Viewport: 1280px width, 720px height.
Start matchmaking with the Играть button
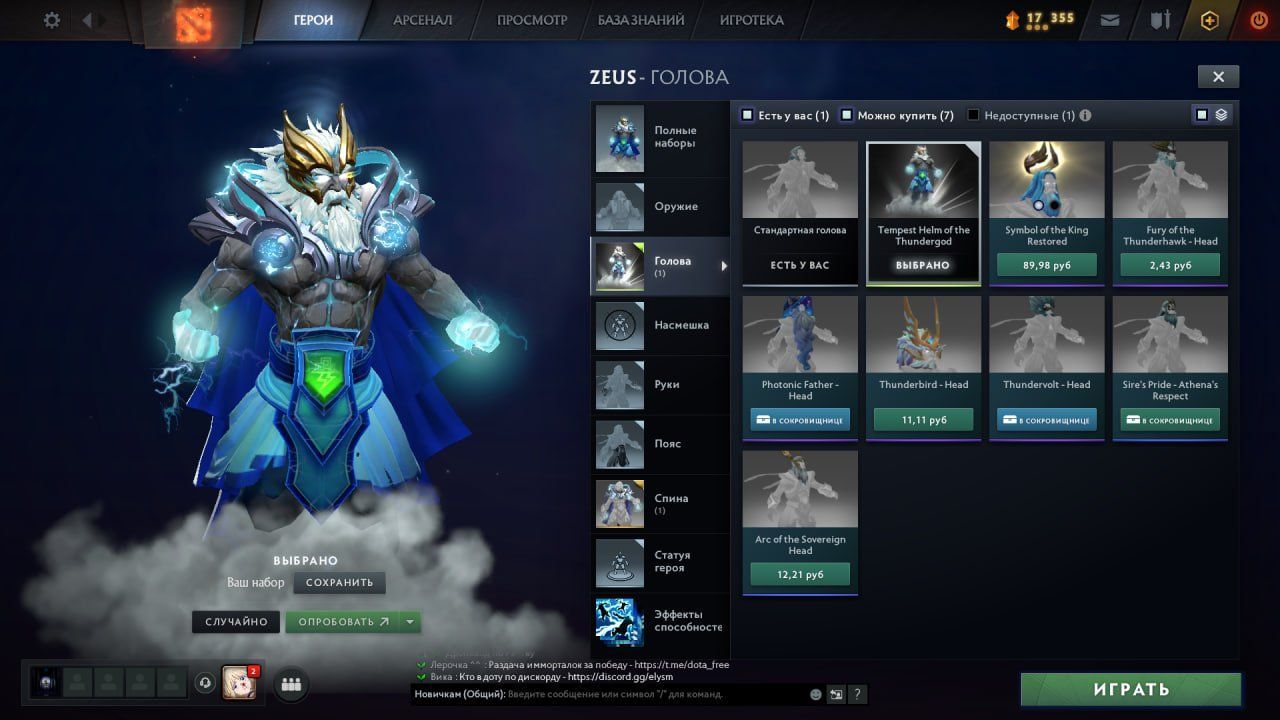pos(1131,689)
